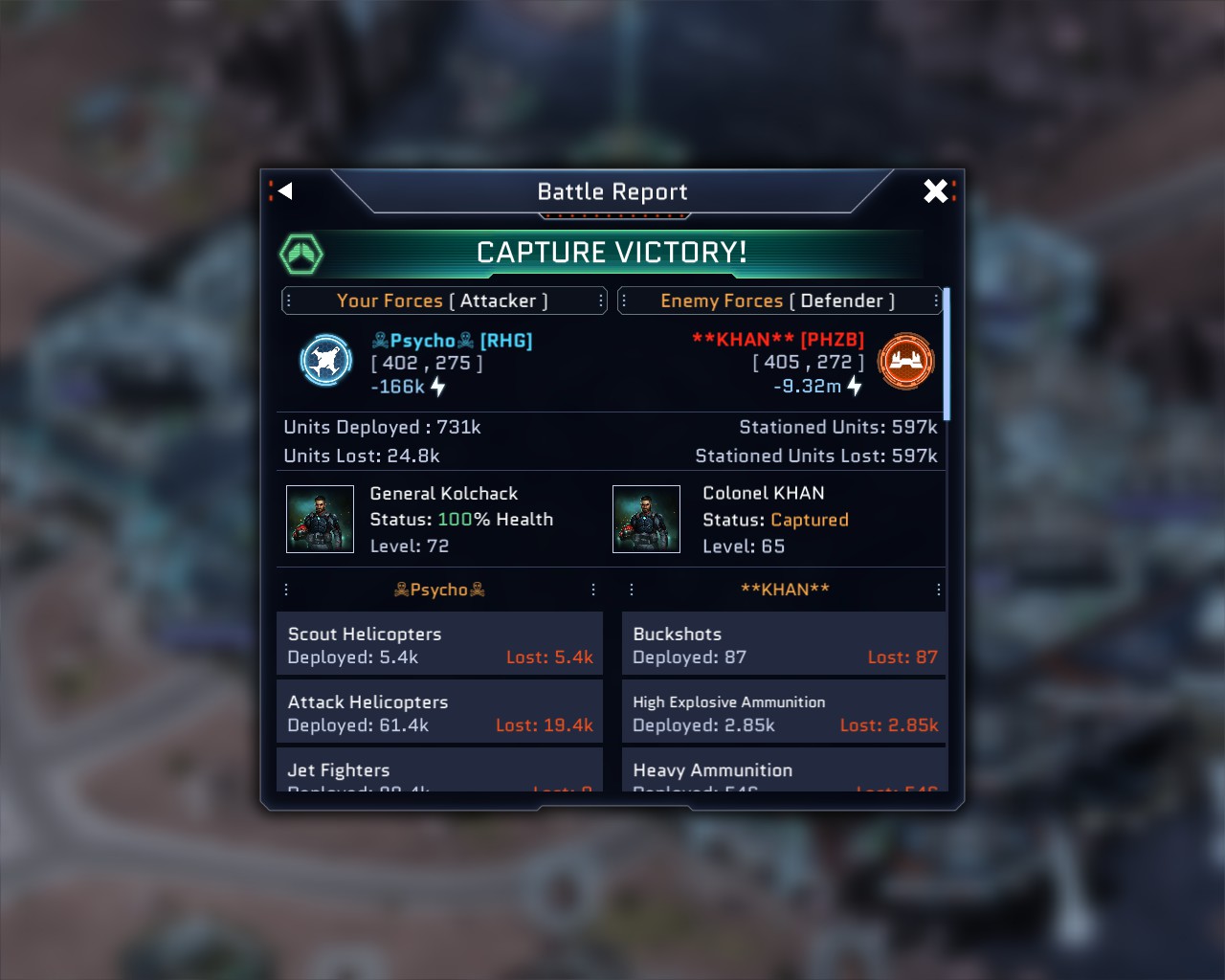1225x980 pixels.
Task: Go back using the left arrow button
Action: pos(283,191)
